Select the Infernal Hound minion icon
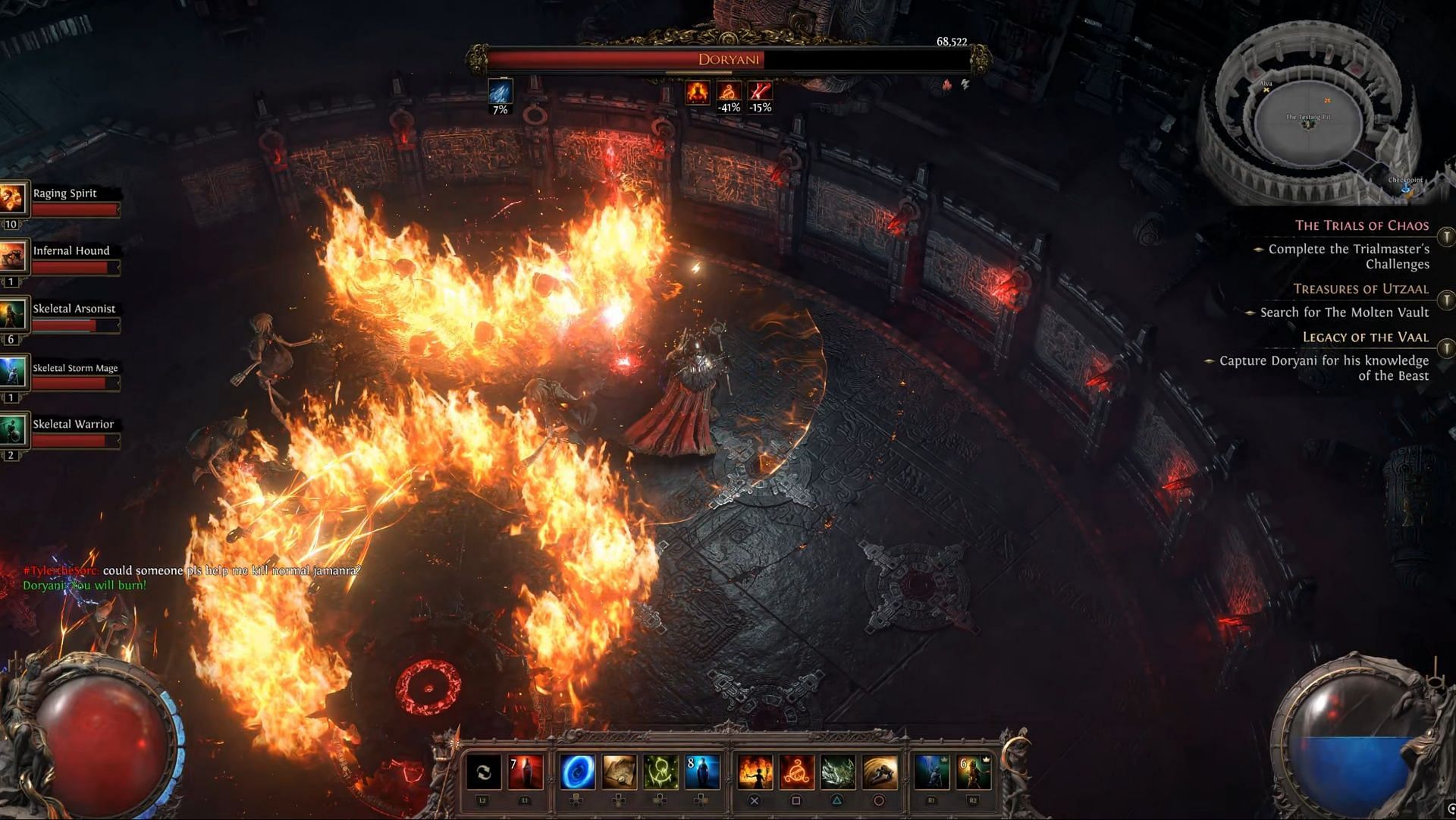The height and width of the screenshot is (820, 1456). click(14, 256)
